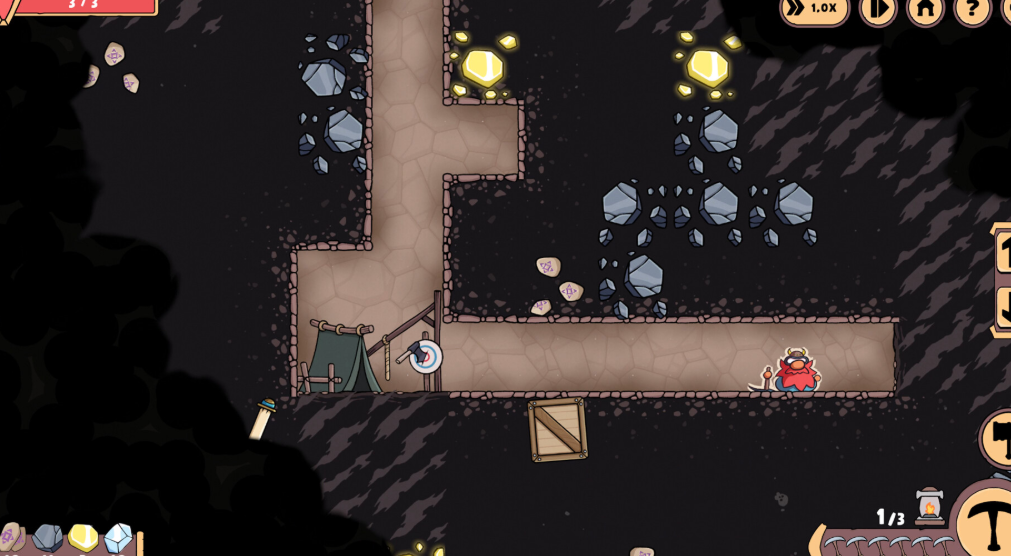Select the purple rune stone resource
This screenshot has width=1011, height=556.
pos(12,538)
